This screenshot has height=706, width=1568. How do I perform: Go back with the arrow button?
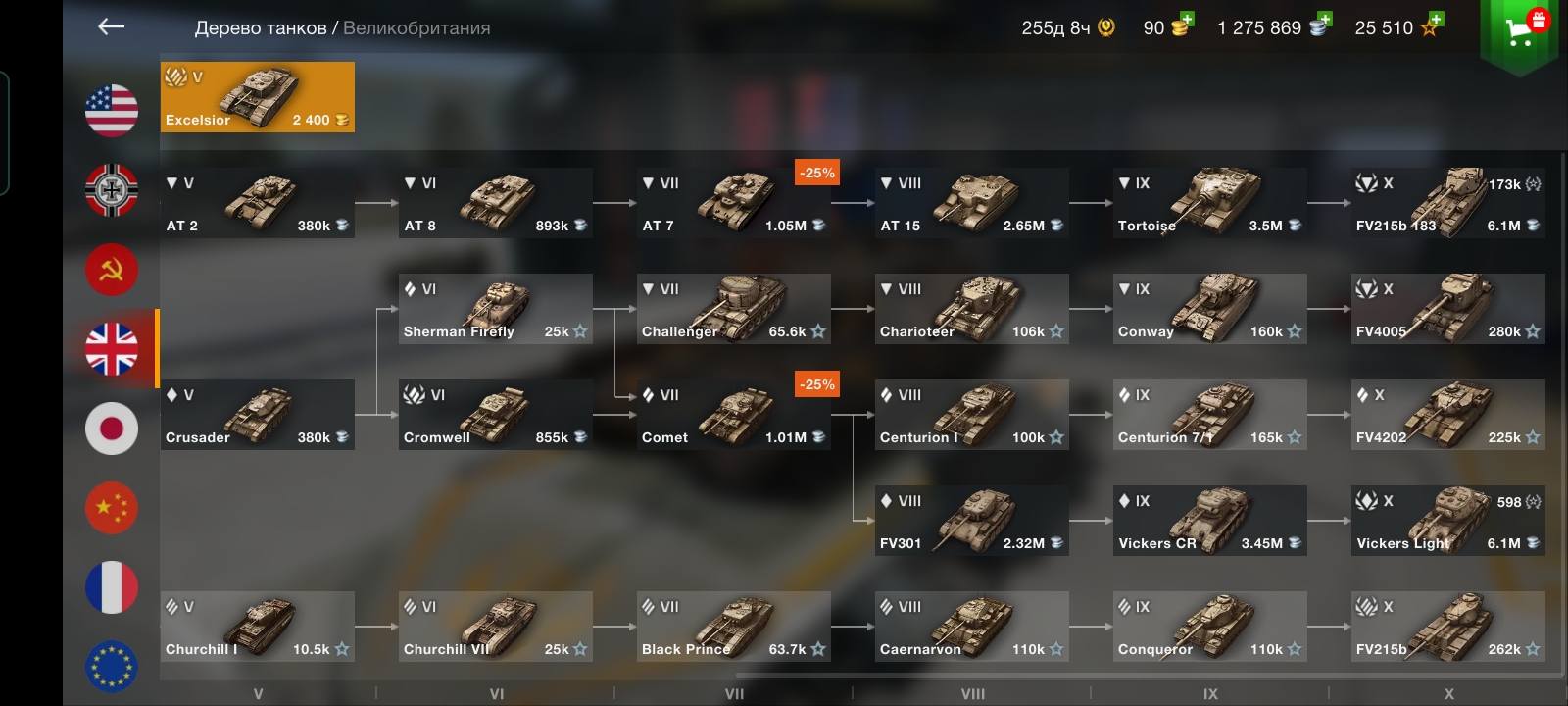[x=112, y=27]
